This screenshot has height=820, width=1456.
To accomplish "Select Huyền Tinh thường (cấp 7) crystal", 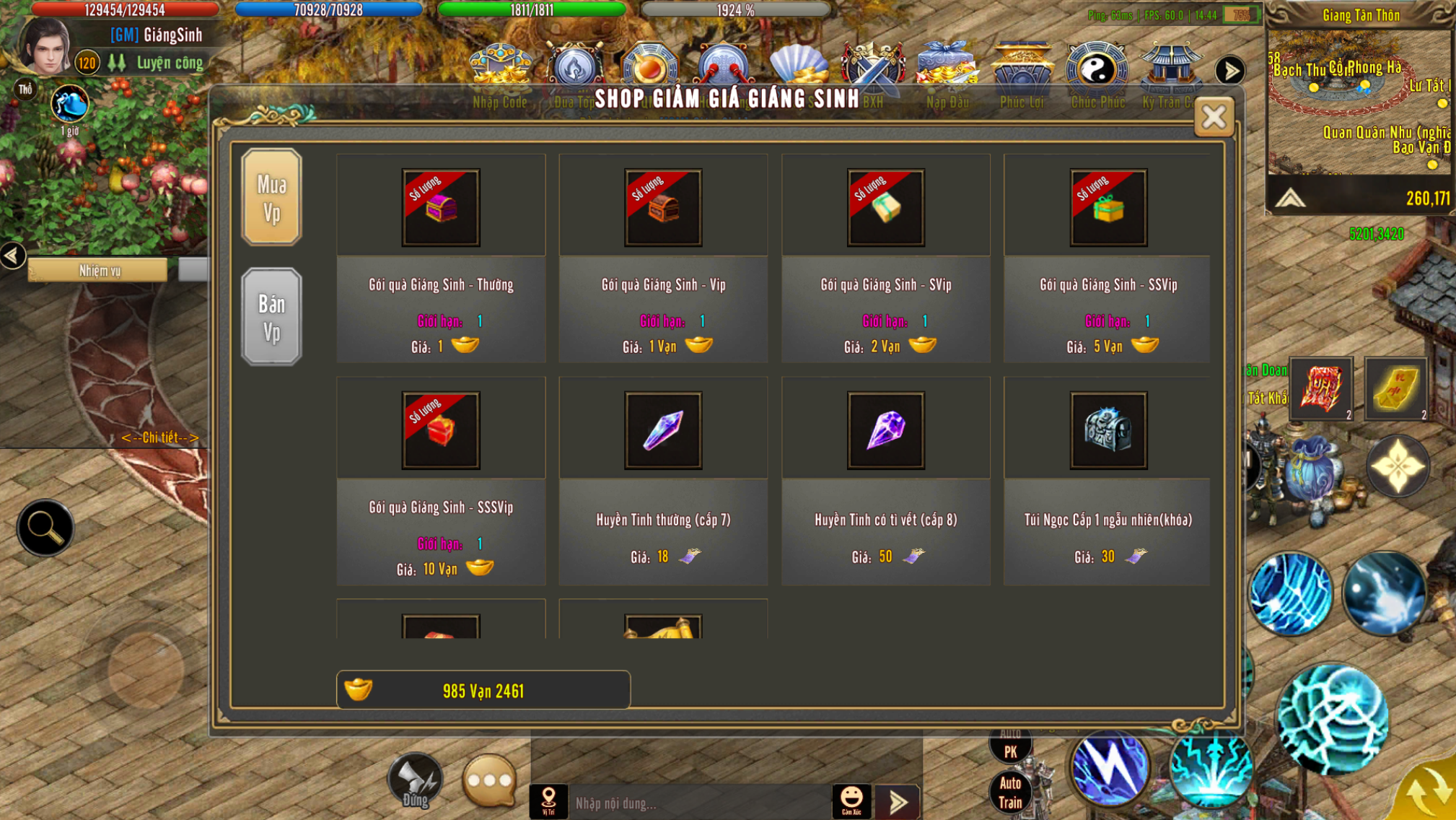I will [x=663, y=431].
